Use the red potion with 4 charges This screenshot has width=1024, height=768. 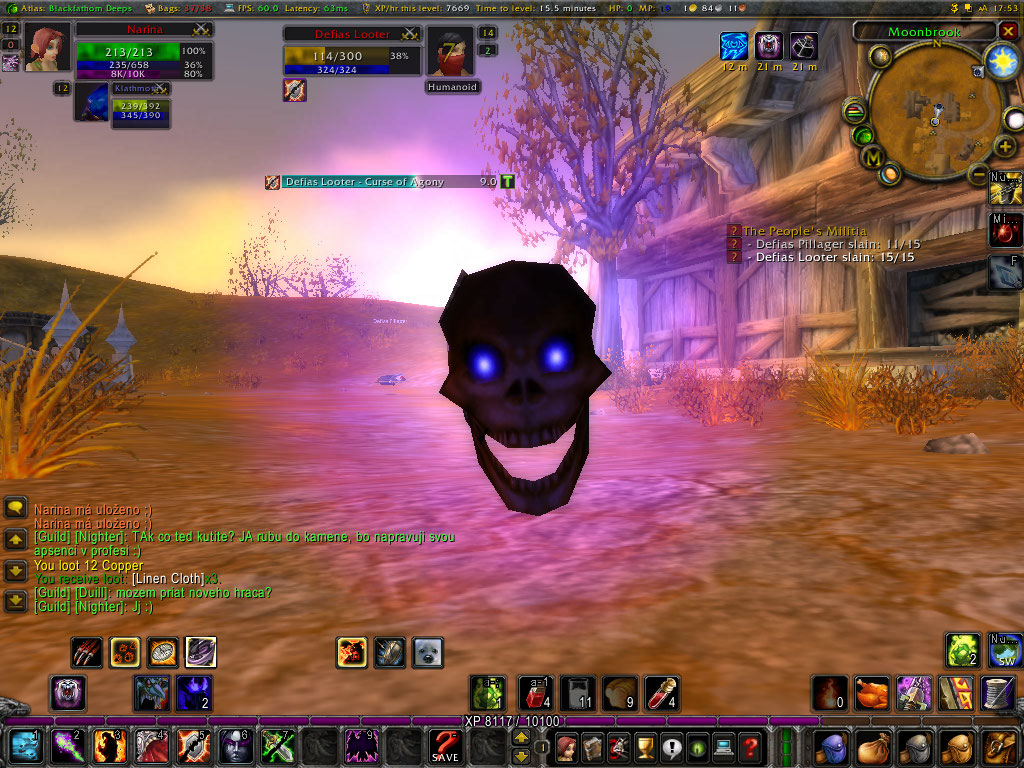click(662, 692)
